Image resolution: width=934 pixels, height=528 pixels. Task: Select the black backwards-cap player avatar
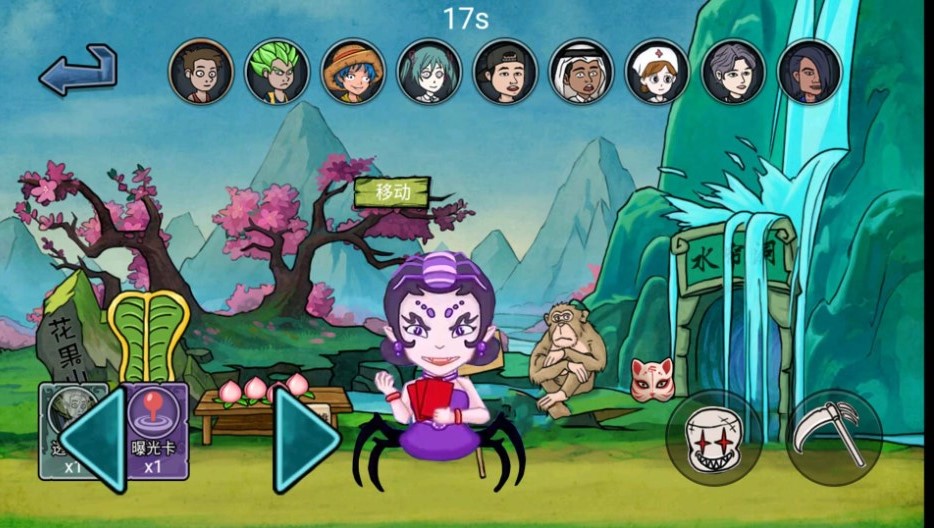coord(505,71)
